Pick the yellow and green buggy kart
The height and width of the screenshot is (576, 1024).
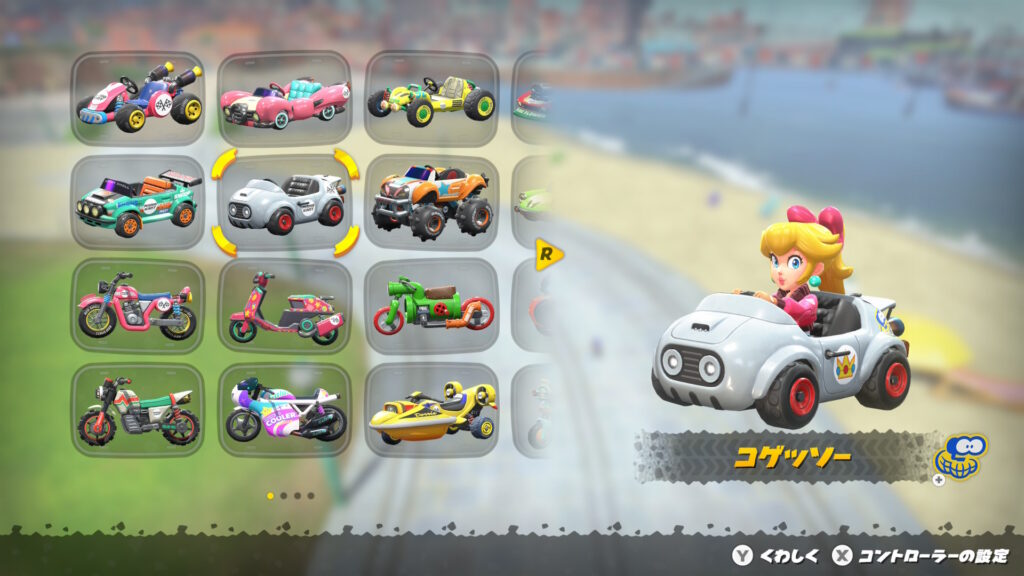431,98
